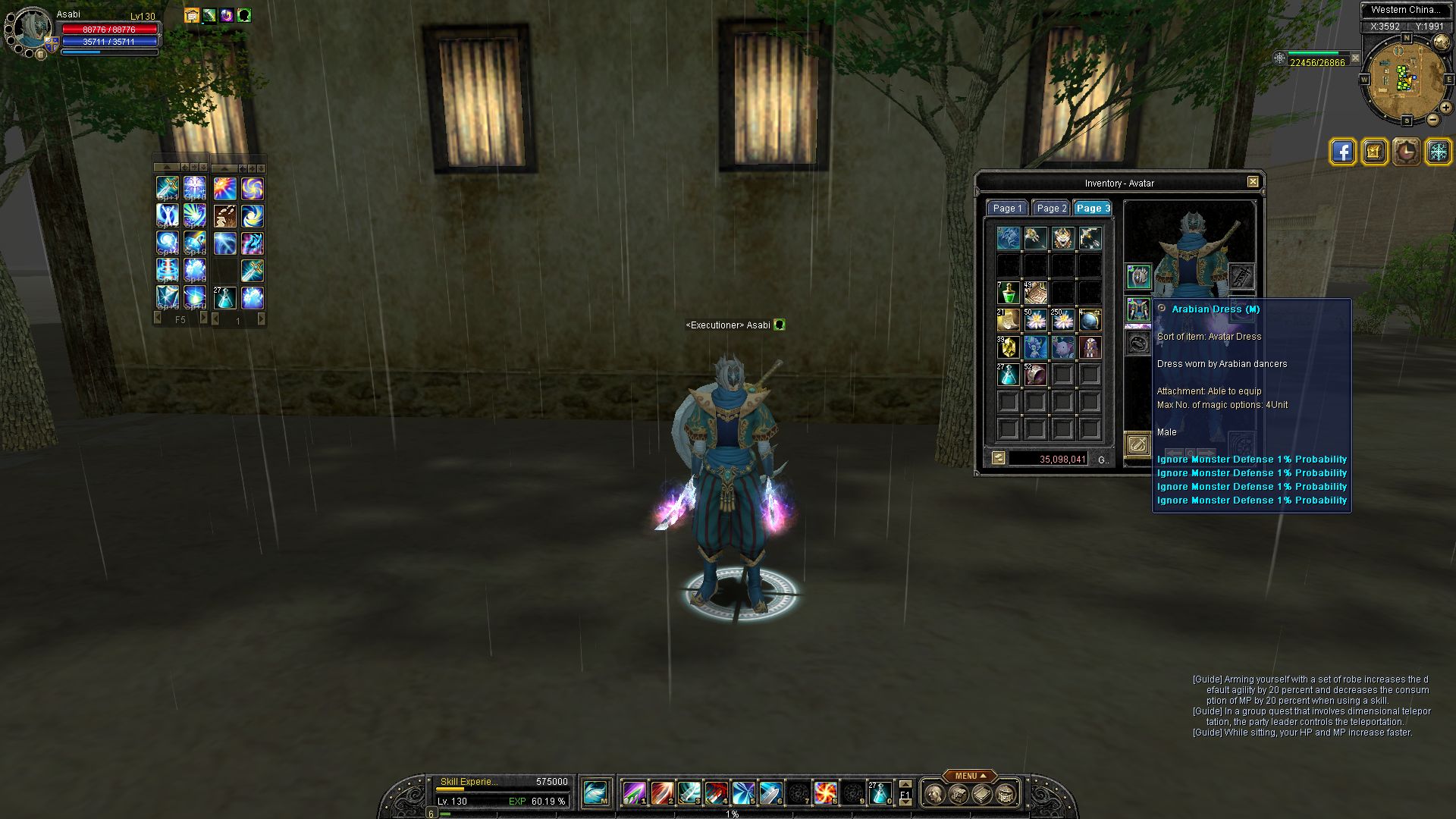
Task: Open the Facebook shortcut button
Action: click(1342, 152)
